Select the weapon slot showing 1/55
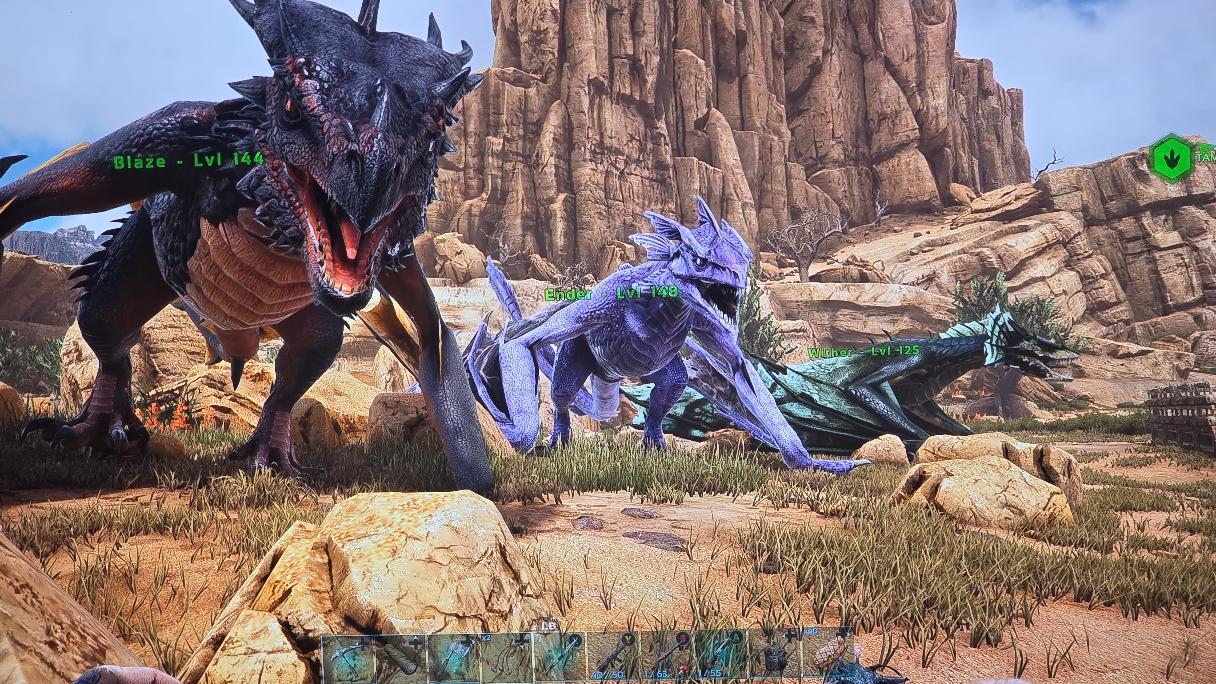1216x684 pixels. [720, 657]
